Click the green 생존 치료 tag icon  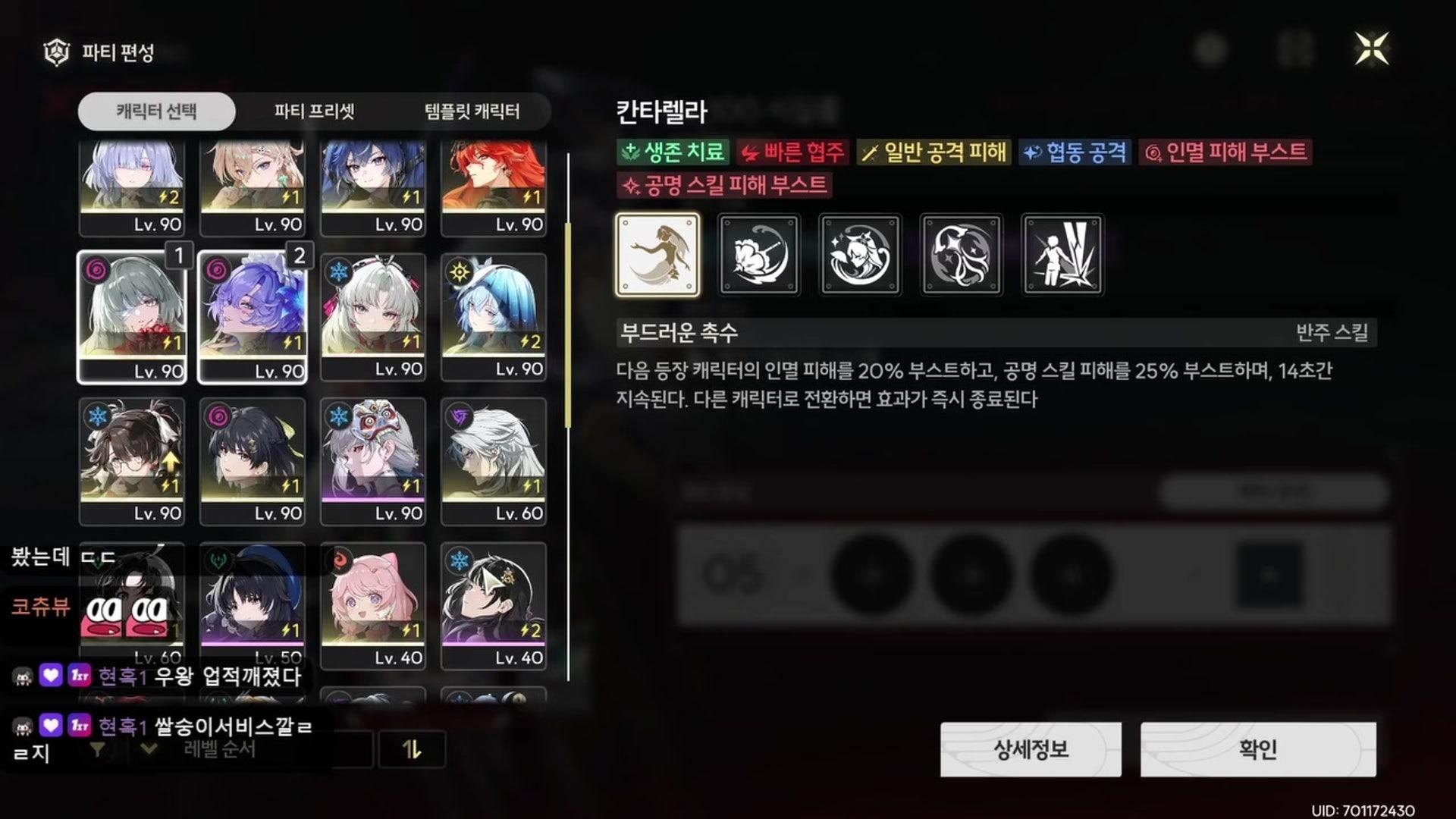pyautogui.click(x=631, y=152)
